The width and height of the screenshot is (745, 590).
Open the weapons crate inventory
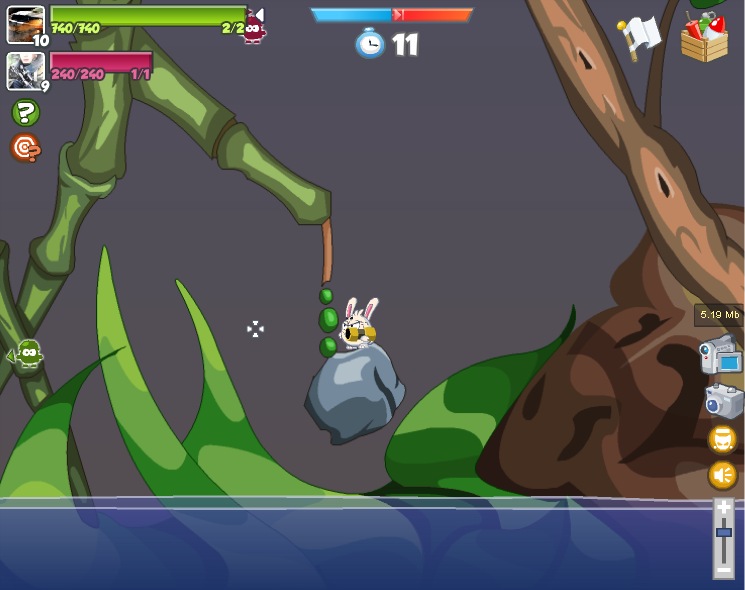[x=704, y=38]
